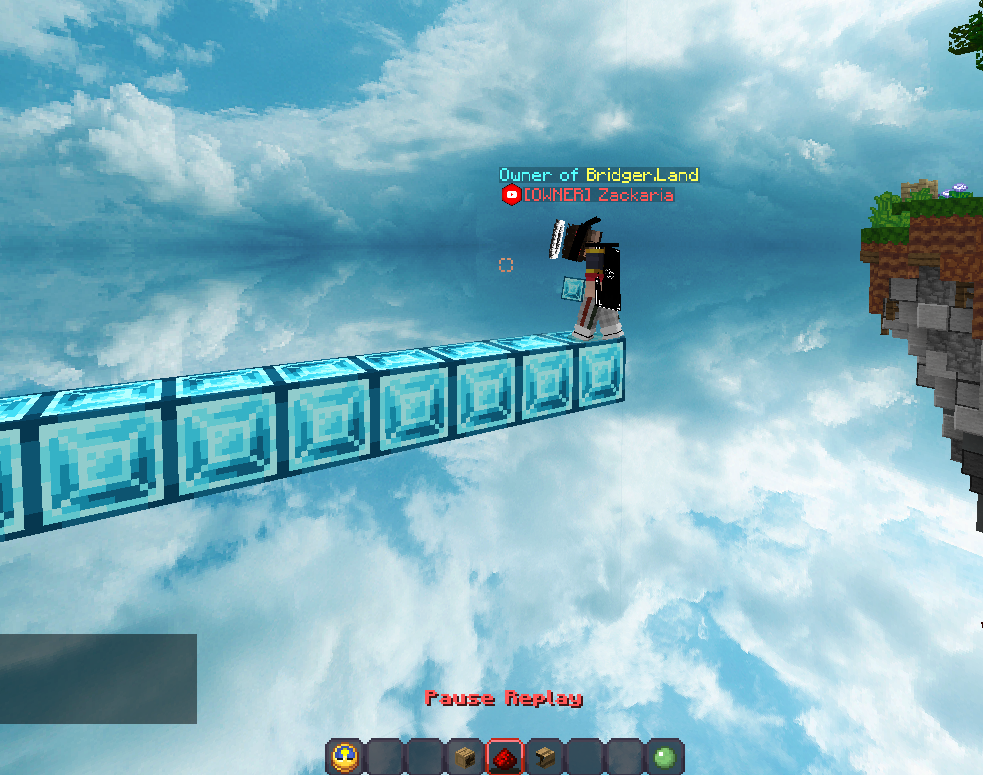Select the red redstone dust slot
The image size is (983, 775).
point(505,757)
